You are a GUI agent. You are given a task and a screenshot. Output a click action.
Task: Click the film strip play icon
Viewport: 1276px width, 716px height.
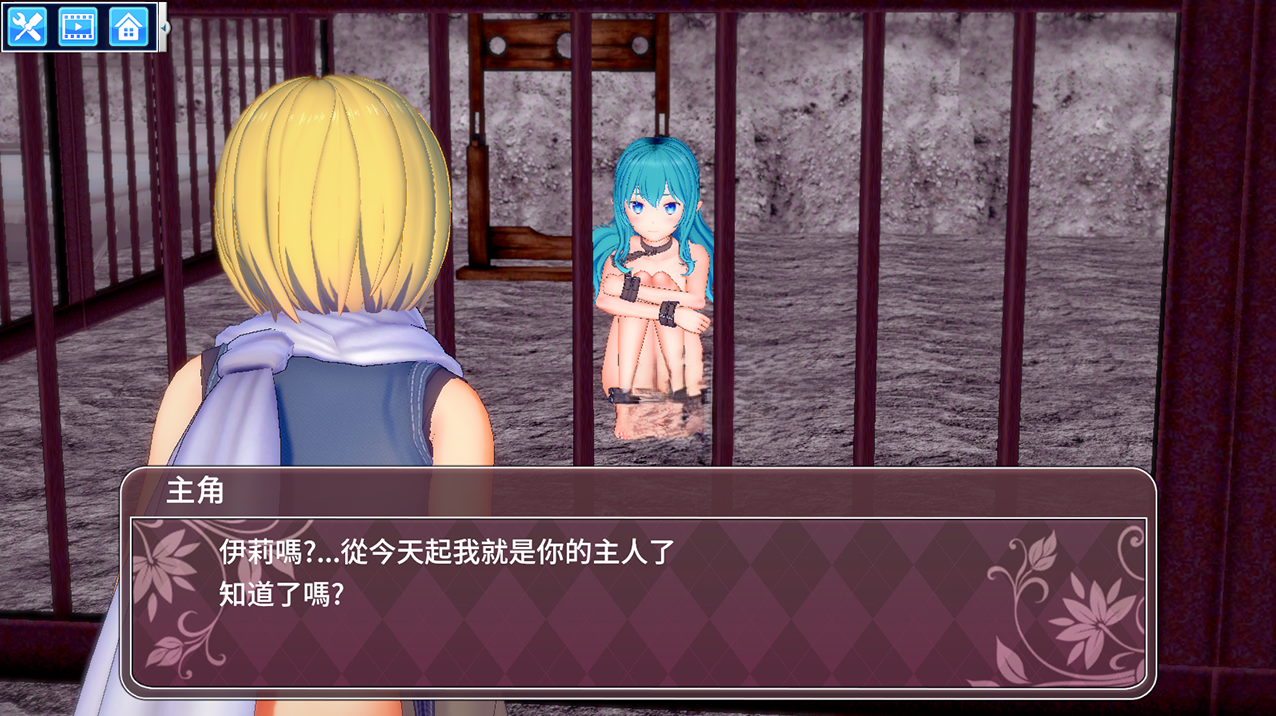click(x=78, y=27)
